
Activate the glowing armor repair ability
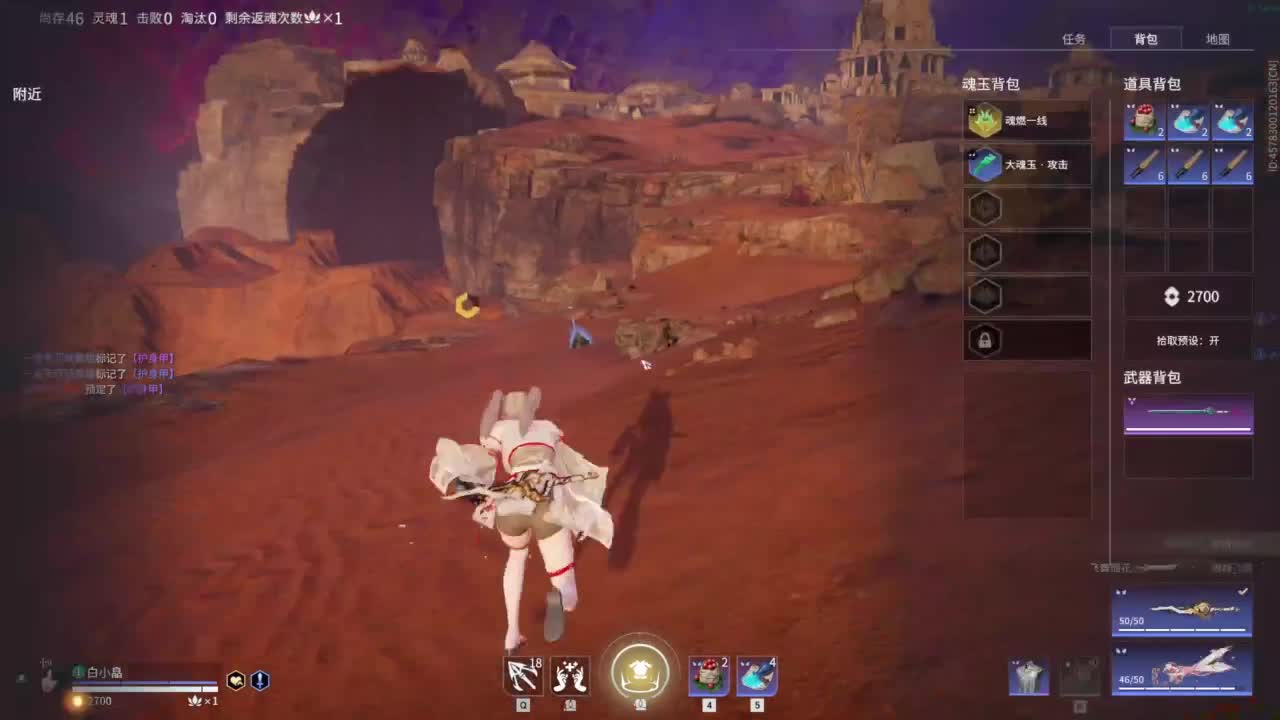pos(640,675)
